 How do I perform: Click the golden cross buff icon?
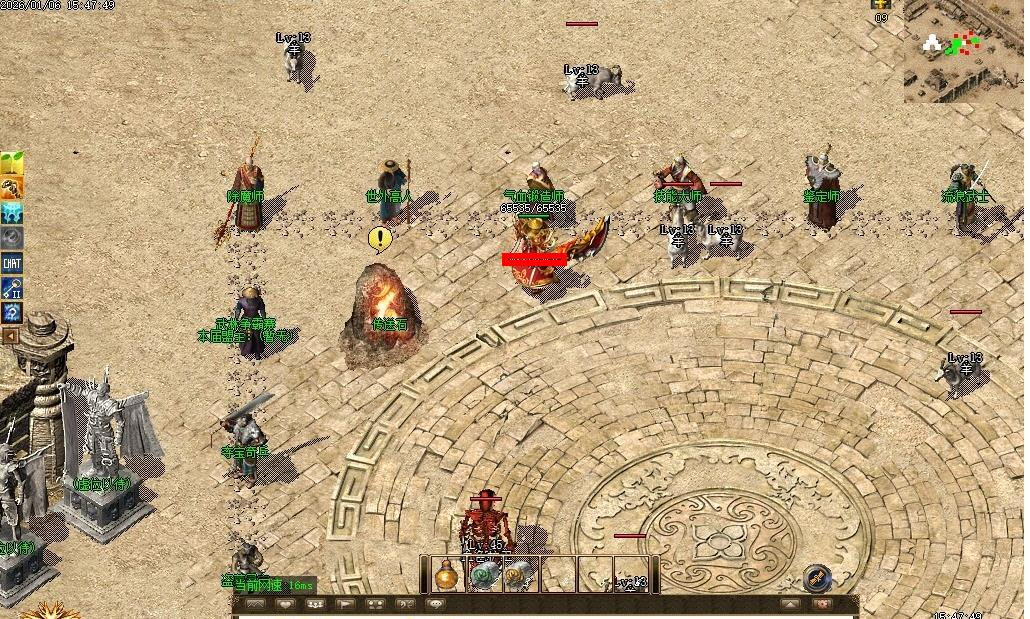pyautogui.click(x=881, y=5)
